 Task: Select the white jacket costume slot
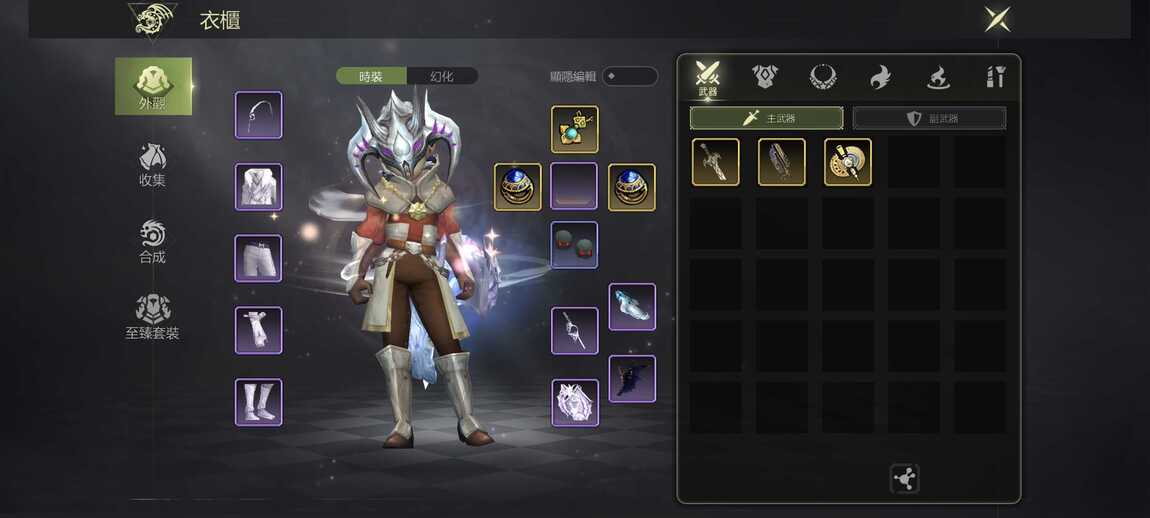tap(259, 187)
